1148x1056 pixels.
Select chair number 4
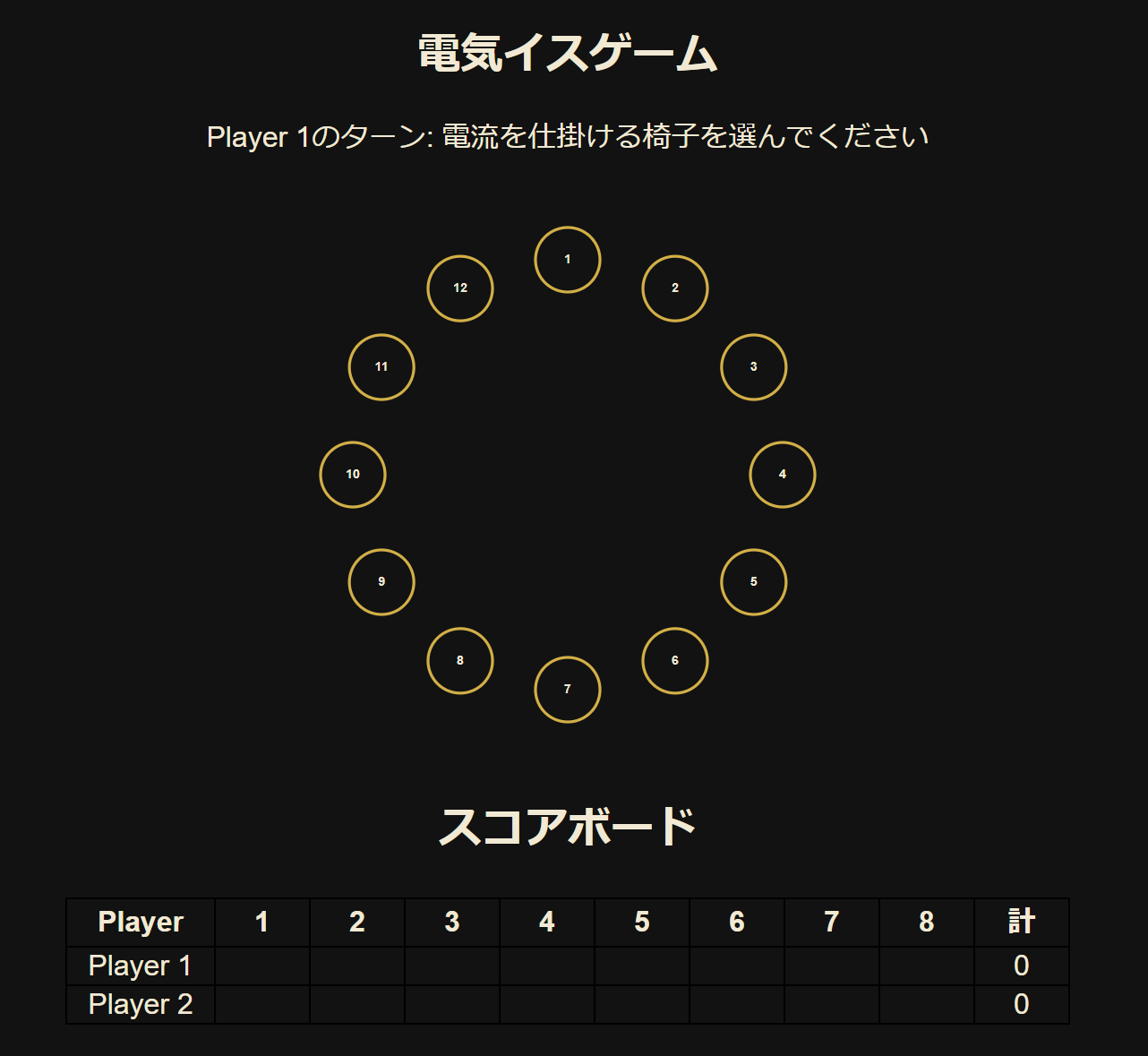(782, 474)
